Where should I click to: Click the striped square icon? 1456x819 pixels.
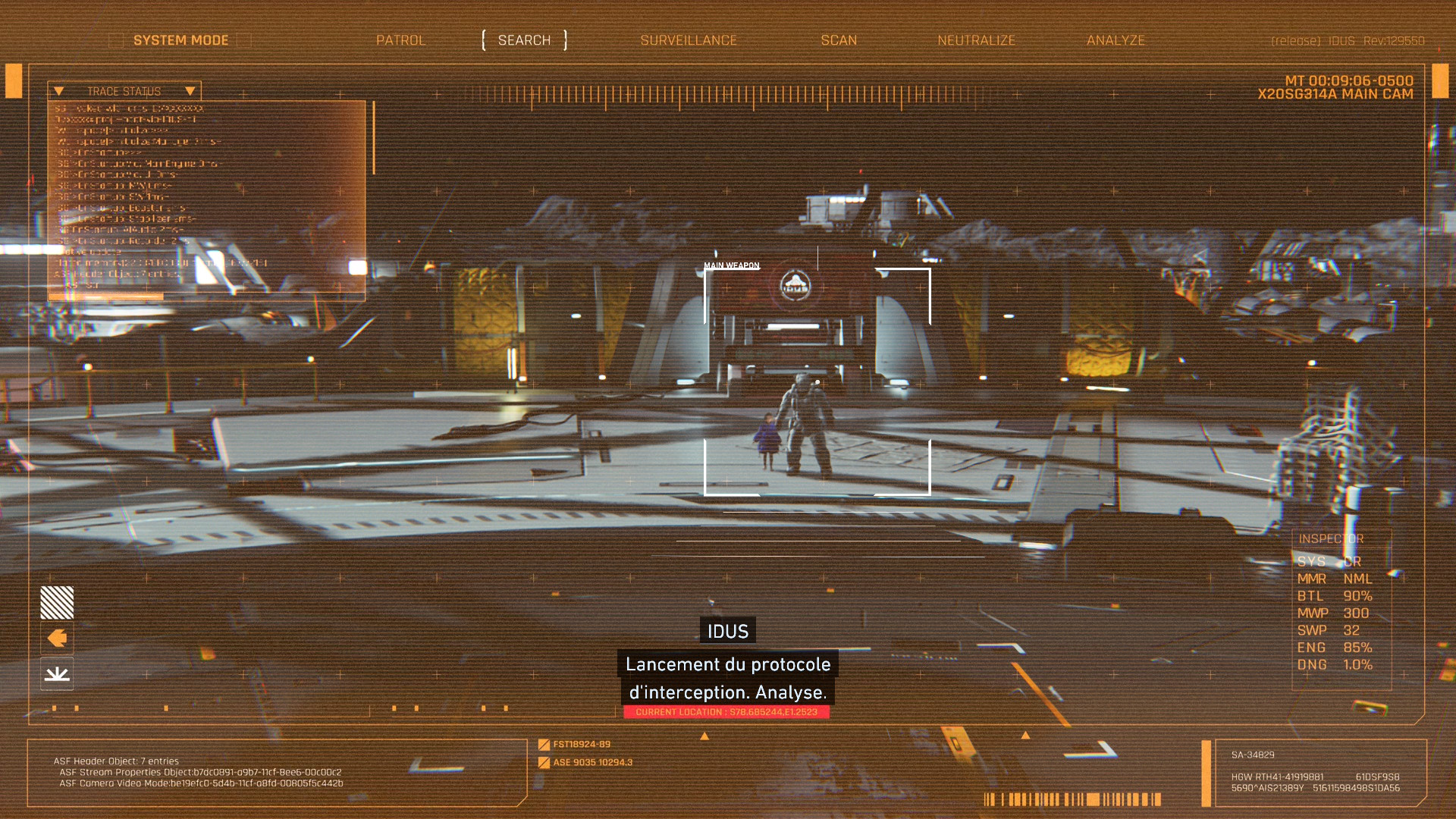(57, 603)
